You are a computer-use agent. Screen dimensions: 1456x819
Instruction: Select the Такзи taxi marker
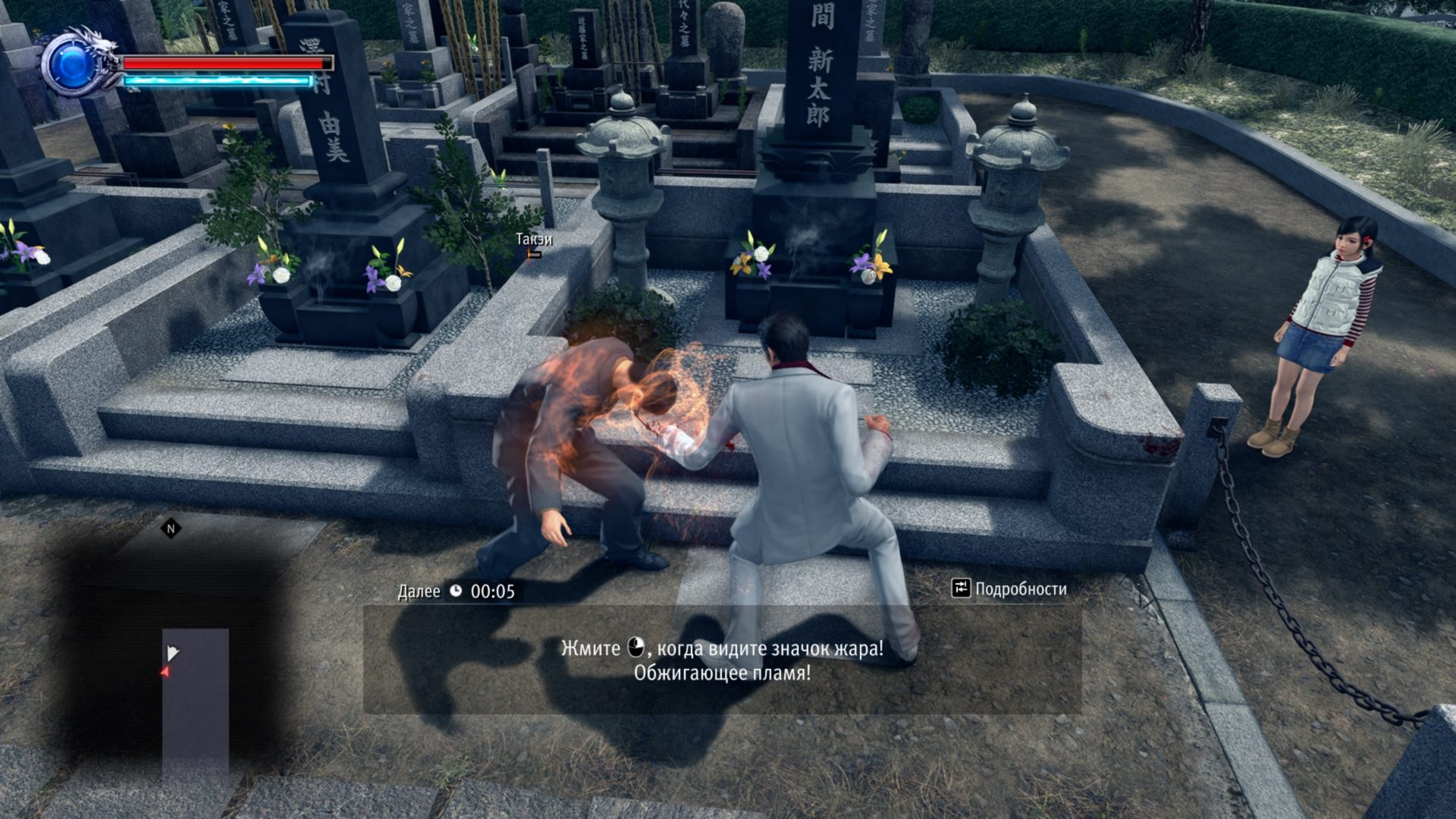[x=534, y=245]
